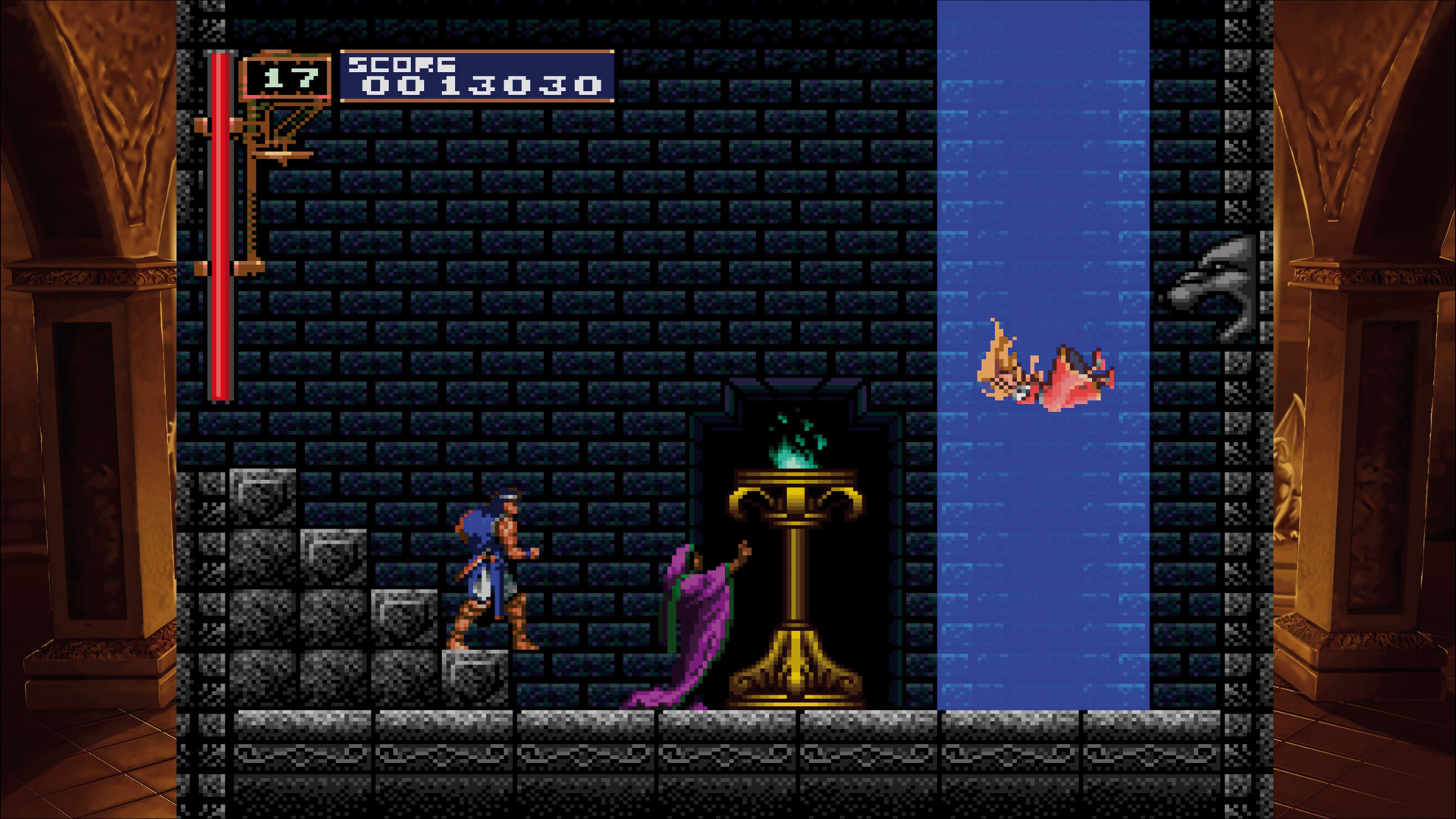
Task: Select Richter standing on the steps
Action: coord(493,569)
